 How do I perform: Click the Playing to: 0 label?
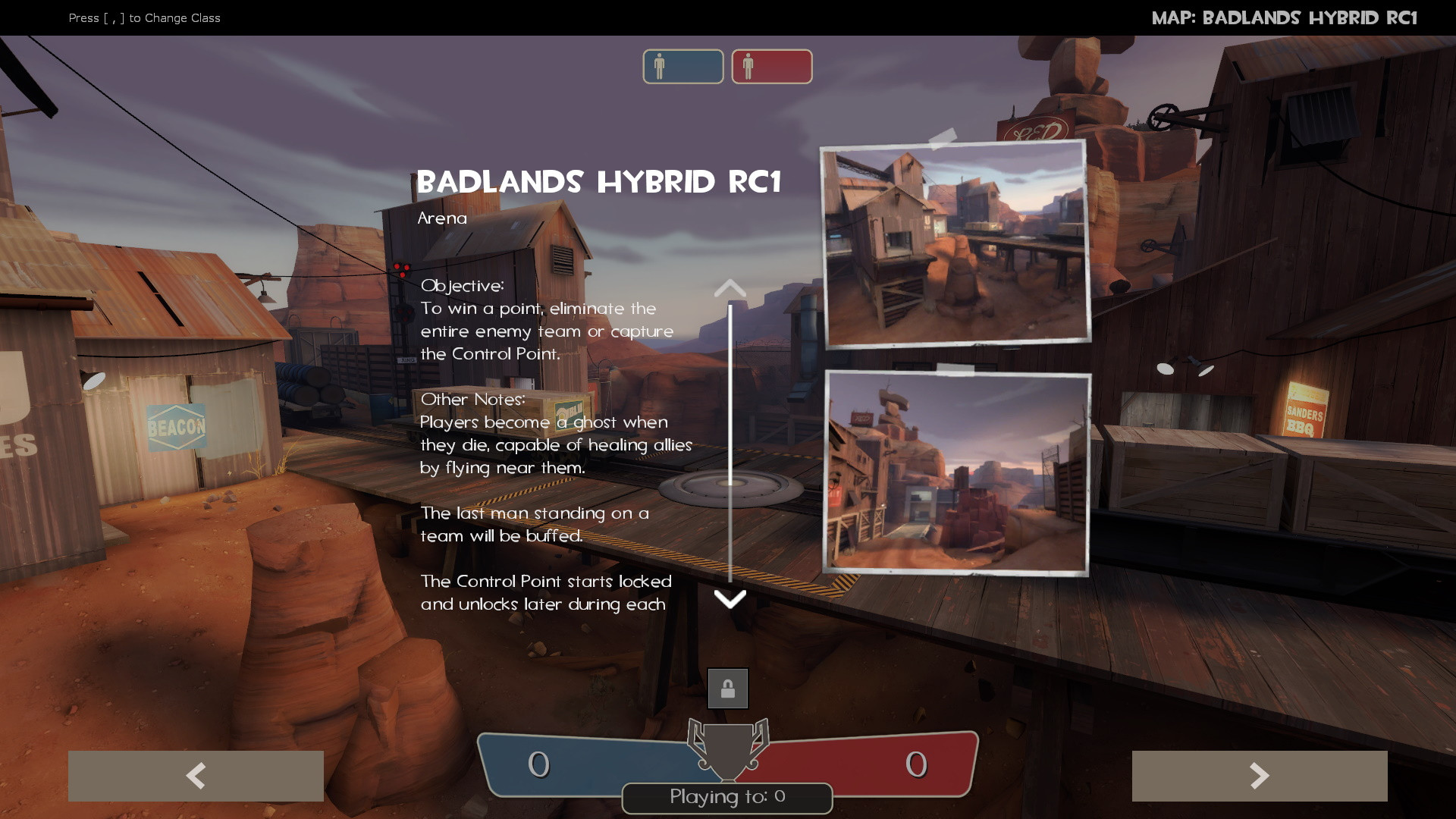(727, 797)
